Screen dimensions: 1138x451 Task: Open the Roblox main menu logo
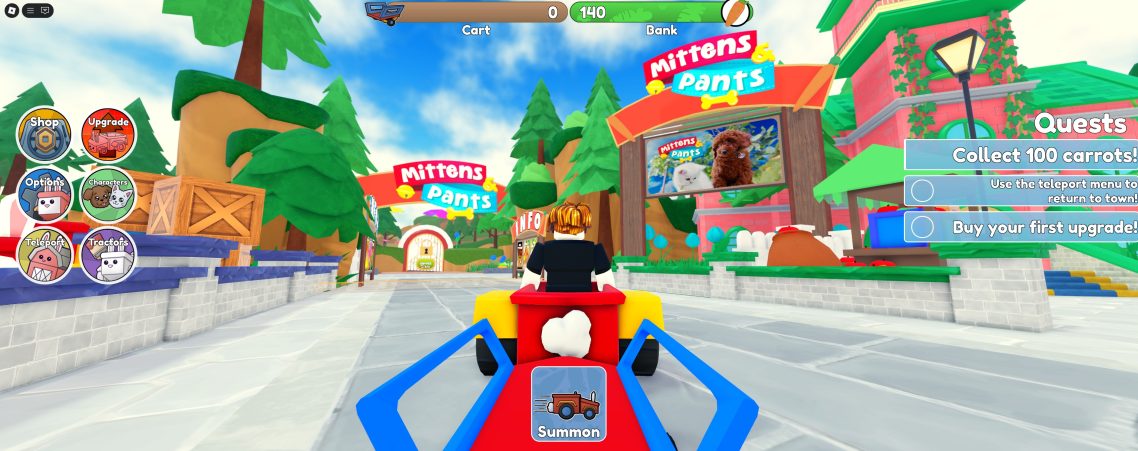(x=11, y=10)
